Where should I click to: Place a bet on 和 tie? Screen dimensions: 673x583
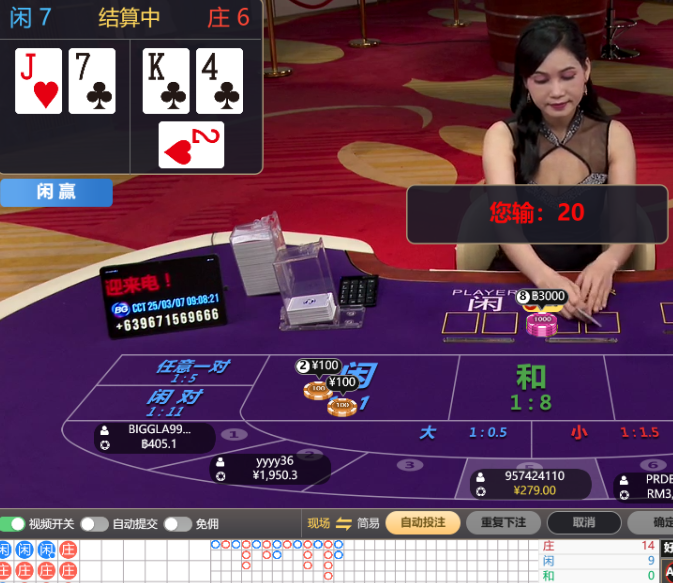530,387
